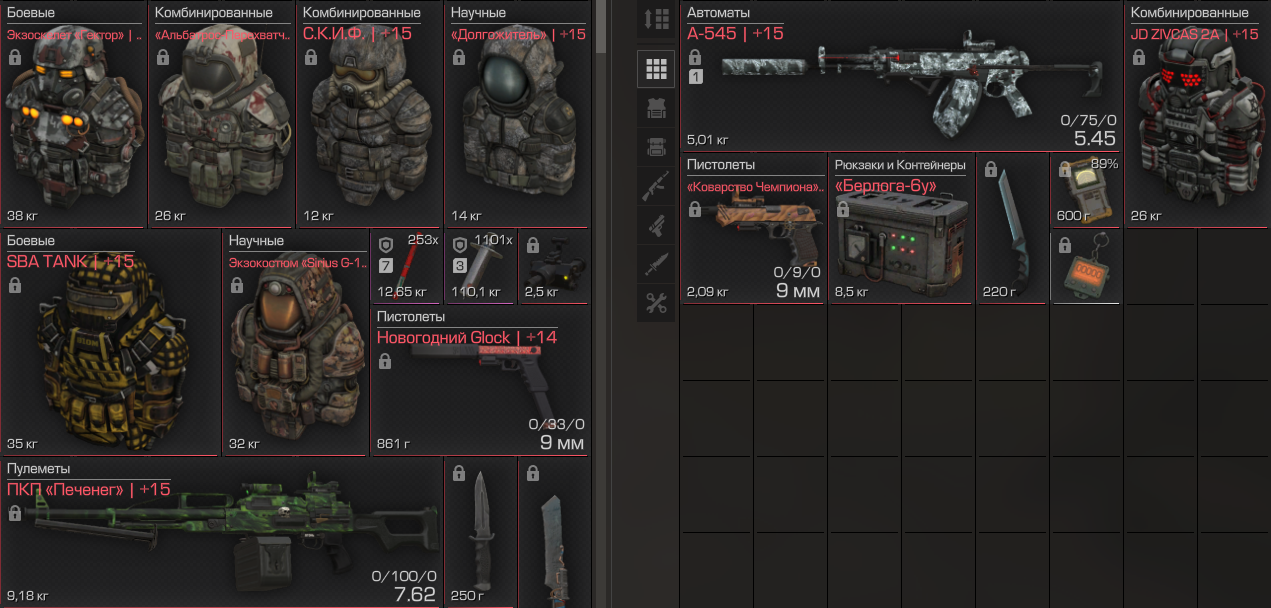1271x608 pixels.
Task: Filter inventory by backpacks
Action: point(656,147)
